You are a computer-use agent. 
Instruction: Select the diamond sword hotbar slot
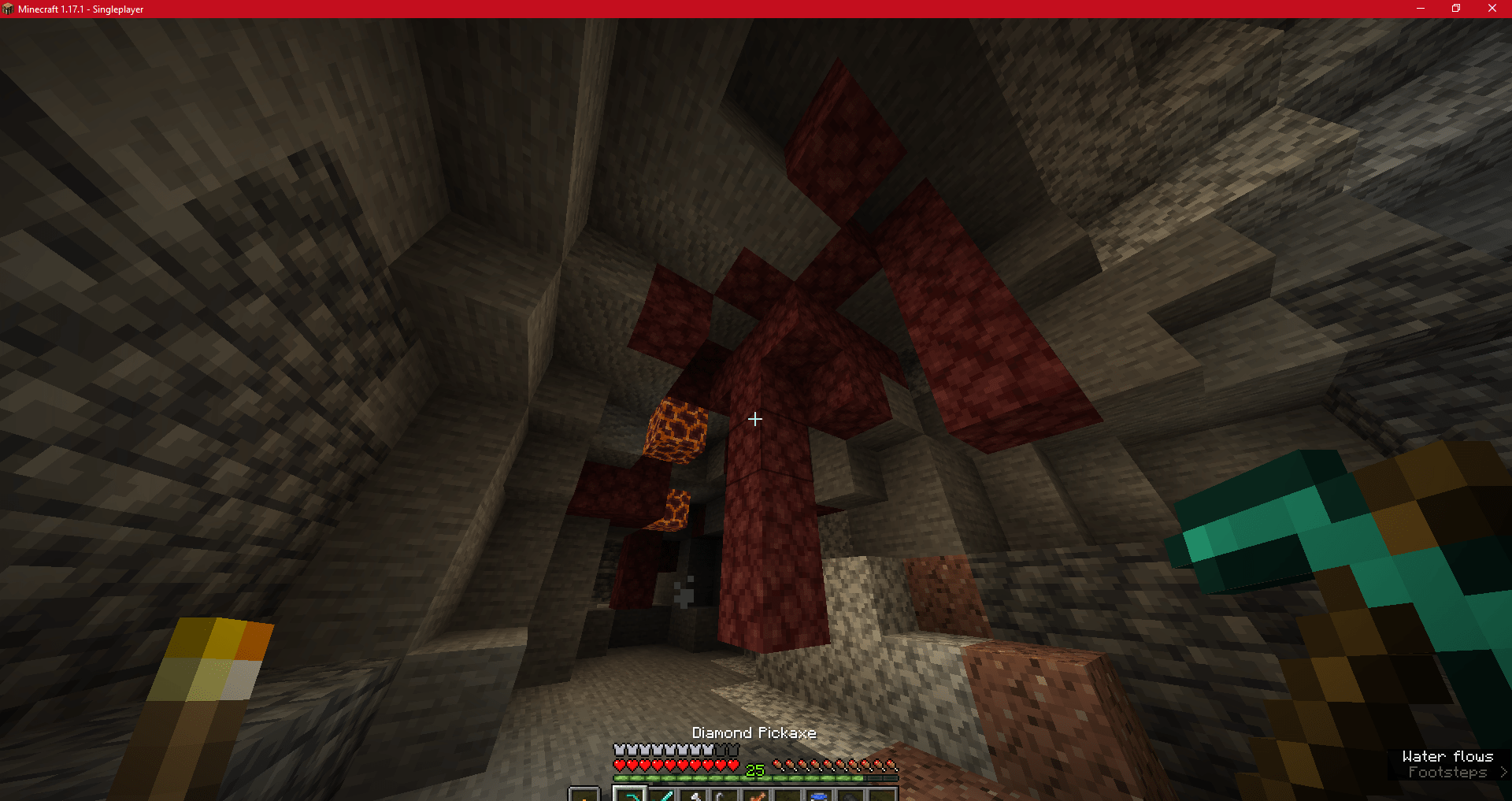coord(662,795)
